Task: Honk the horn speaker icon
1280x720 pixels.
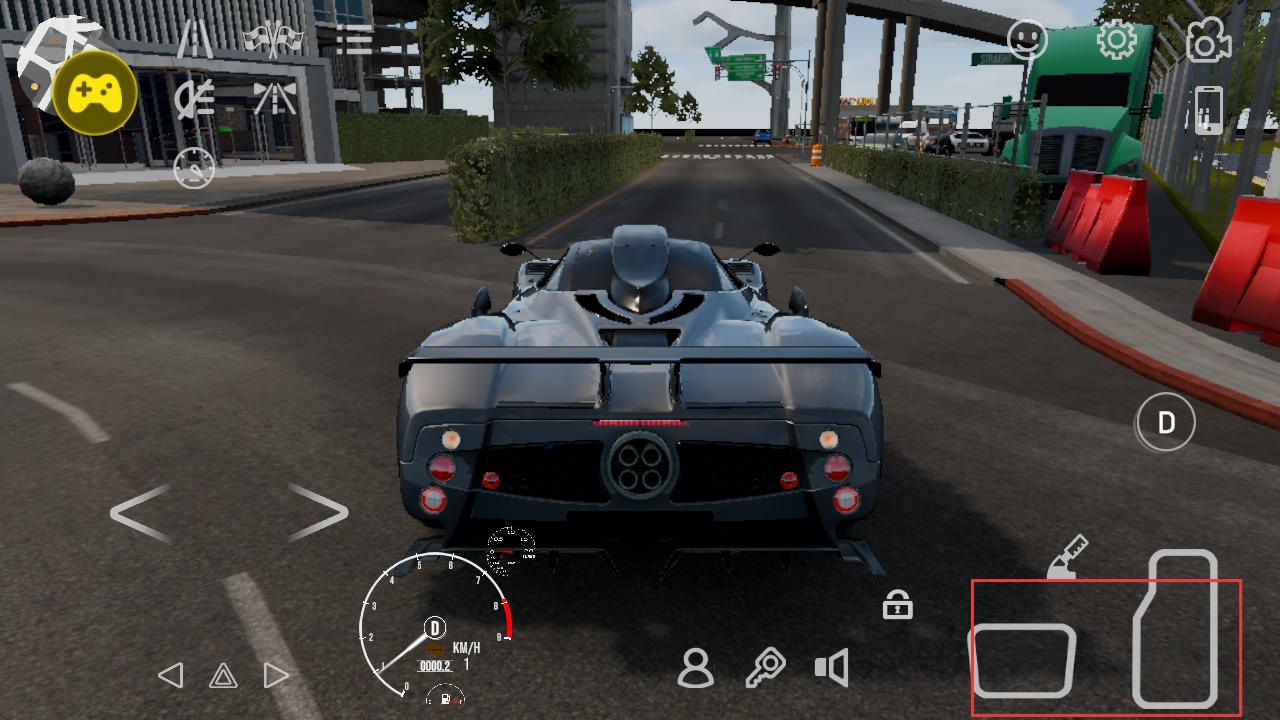Action: [832, 668]
